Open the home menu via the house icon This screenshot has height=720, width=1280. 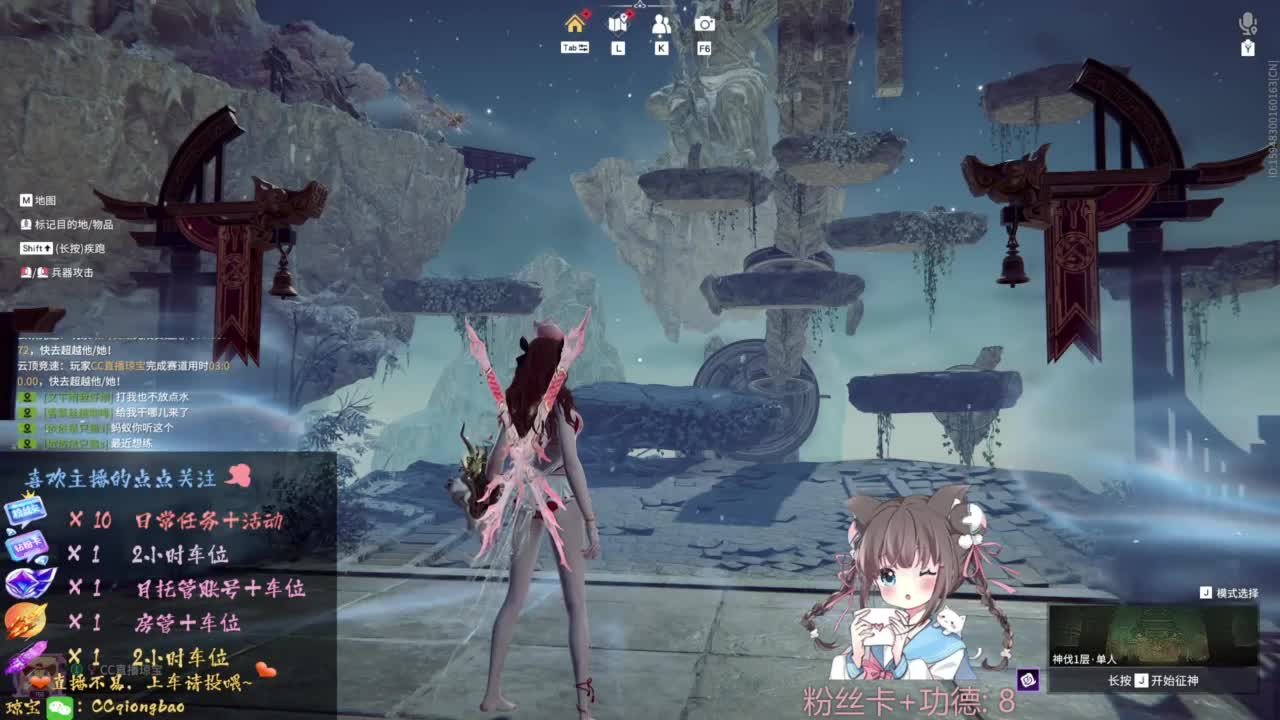pos(574,24)
